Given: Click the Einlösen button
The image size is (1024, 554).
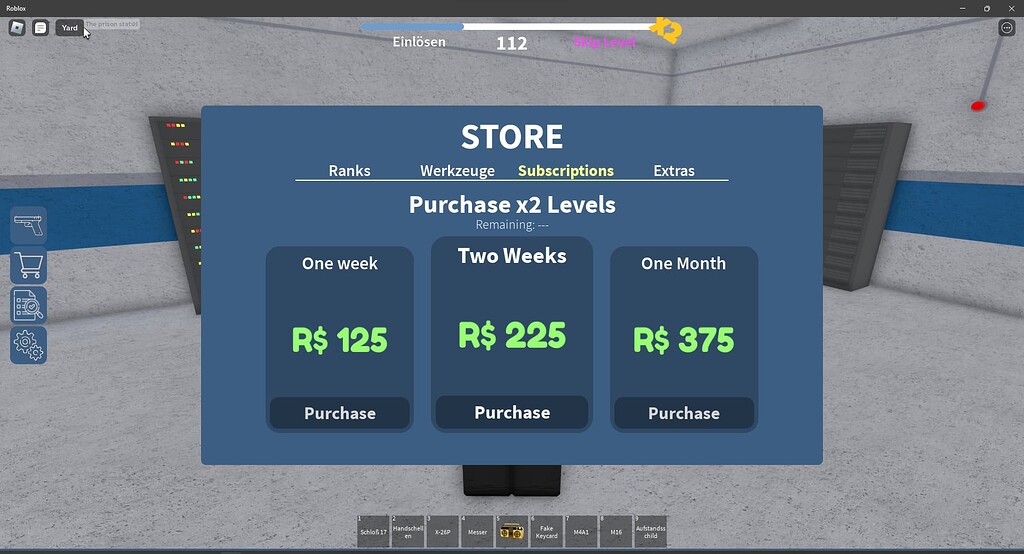Looking at the screenshot, I should (418, 42).
